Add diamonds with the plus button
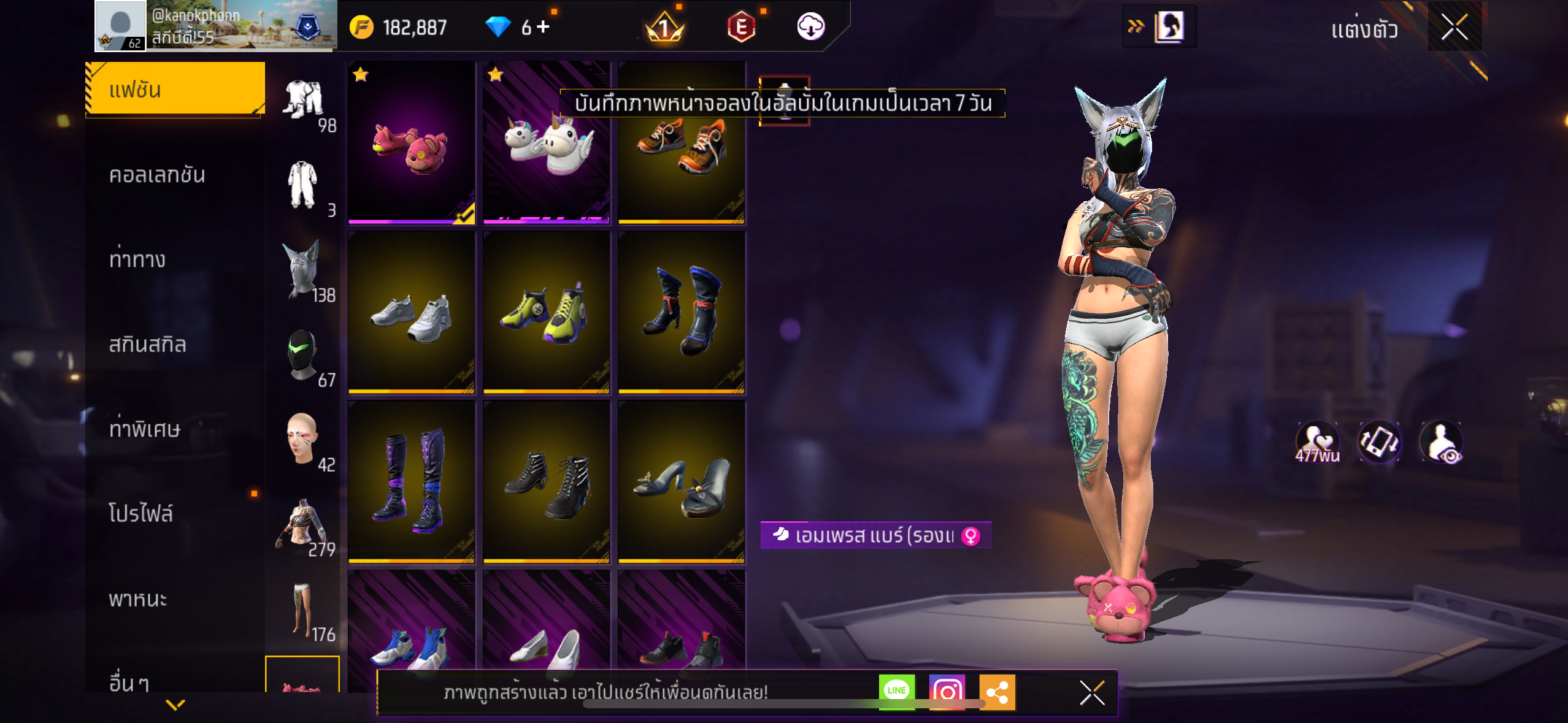This screenshot has width=1568, height=723. tap(544, 27)
